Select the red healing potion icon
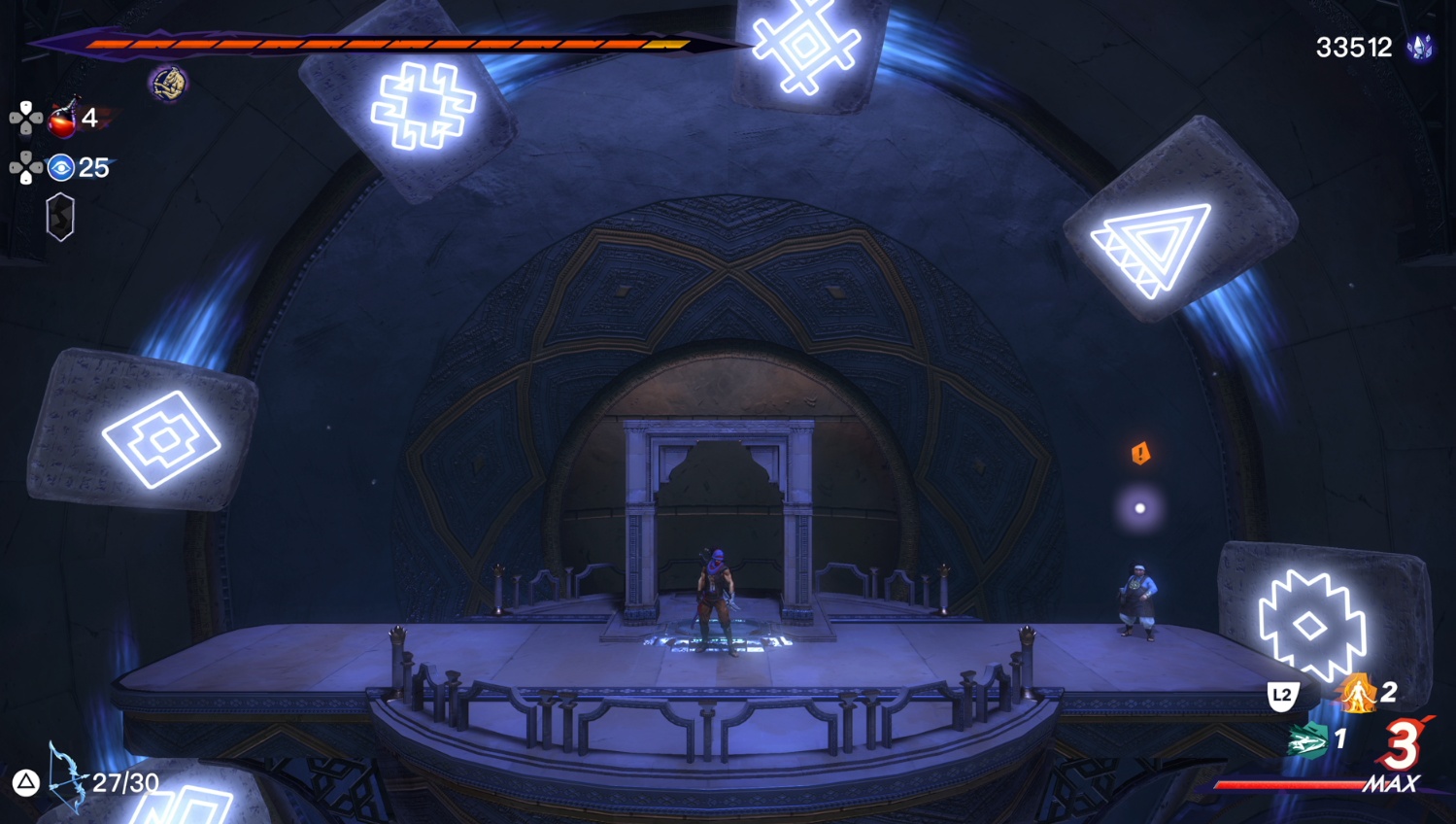1456x824 pixels. pyautogui.click(x=63, y=120)
